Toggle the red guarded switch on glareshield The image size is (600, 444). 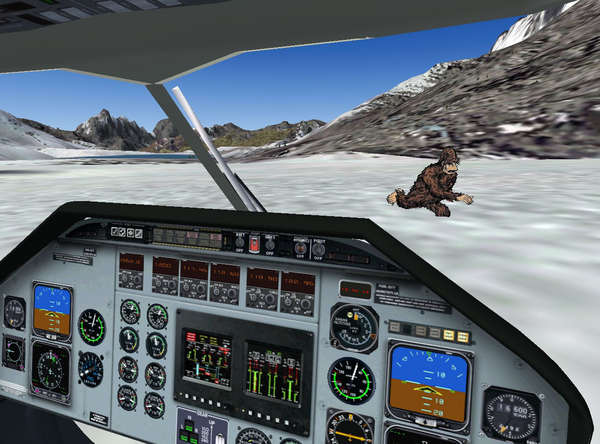(x=254, y=244)
